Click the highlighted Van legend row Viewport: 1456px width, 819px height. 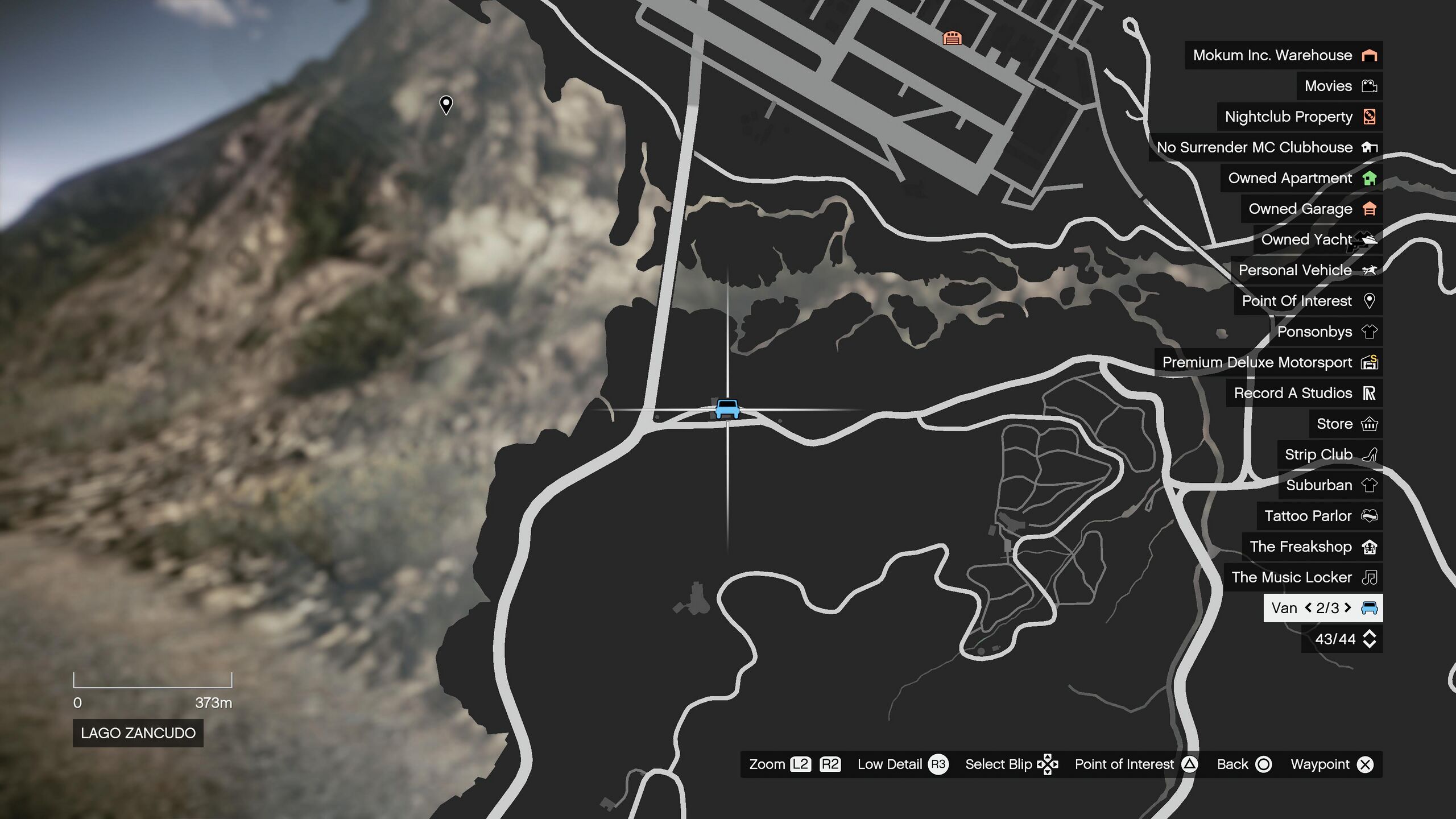click(1322, 608)
